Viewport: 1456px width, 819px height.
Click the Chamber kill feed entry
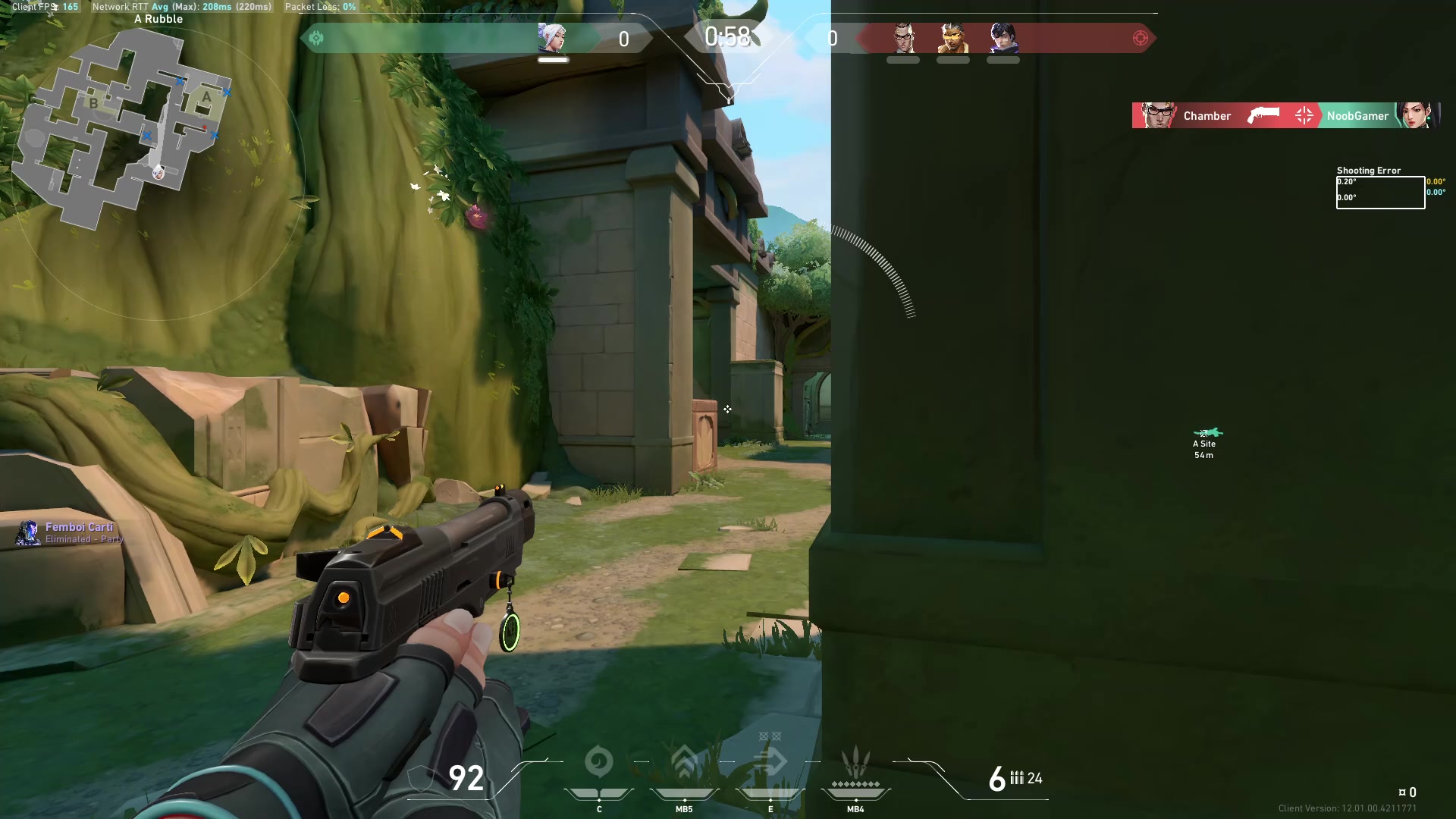click(1207, 116)
